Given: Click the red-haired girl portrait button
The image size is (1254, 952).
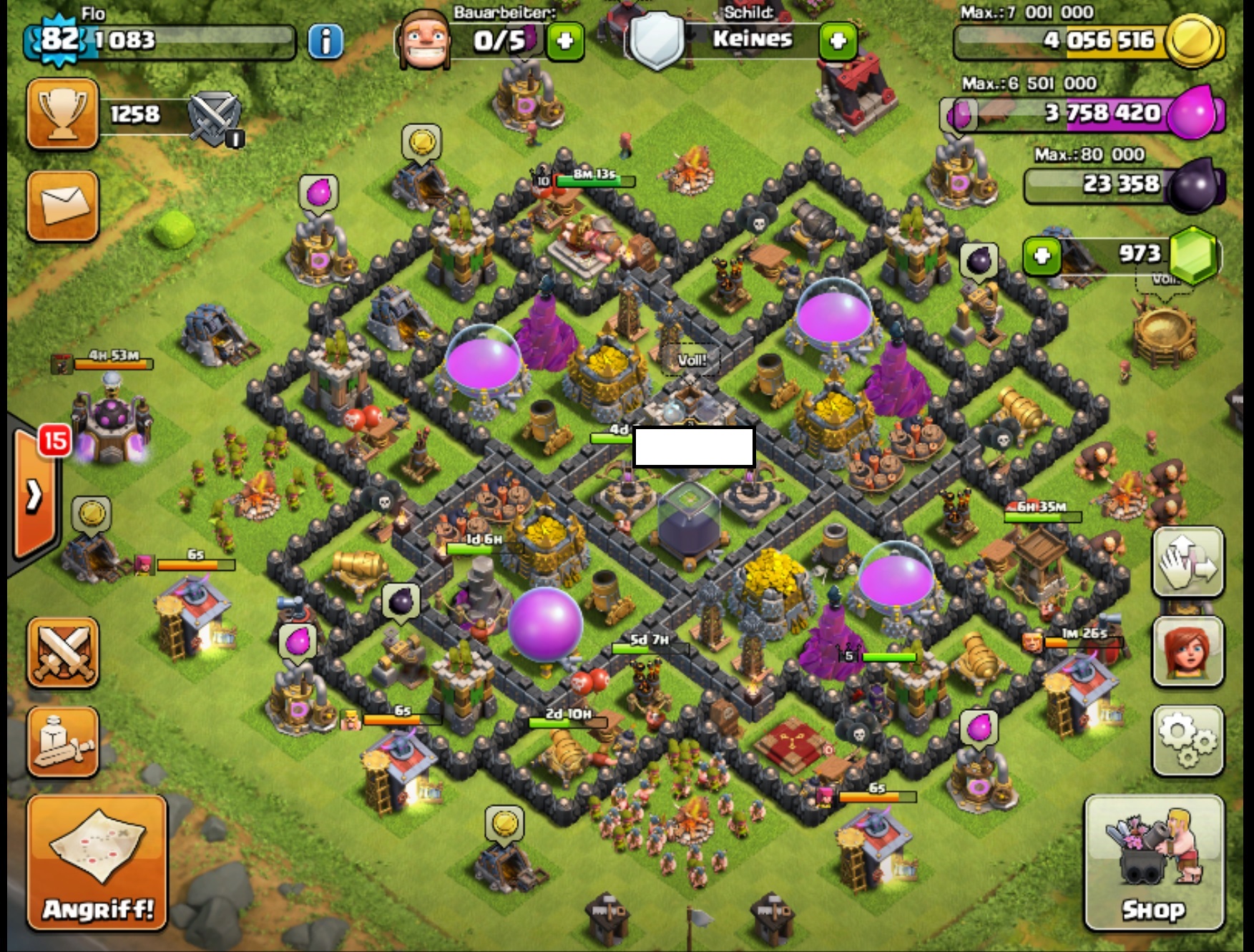Looking at the screenshot, I should [x=1187, y=652].
